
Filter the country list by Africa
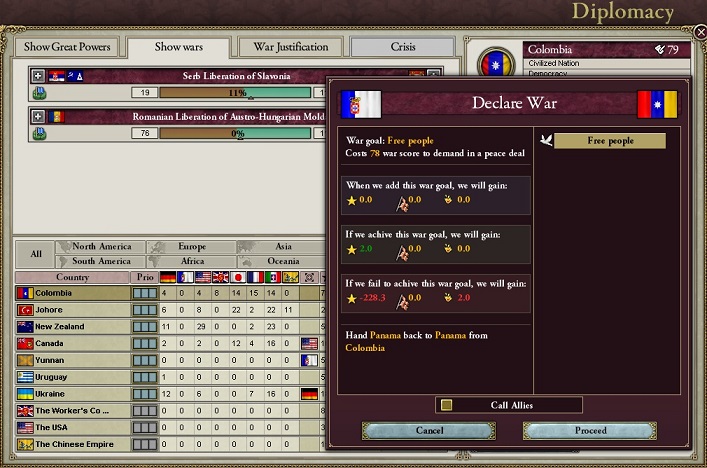[192, 261]
